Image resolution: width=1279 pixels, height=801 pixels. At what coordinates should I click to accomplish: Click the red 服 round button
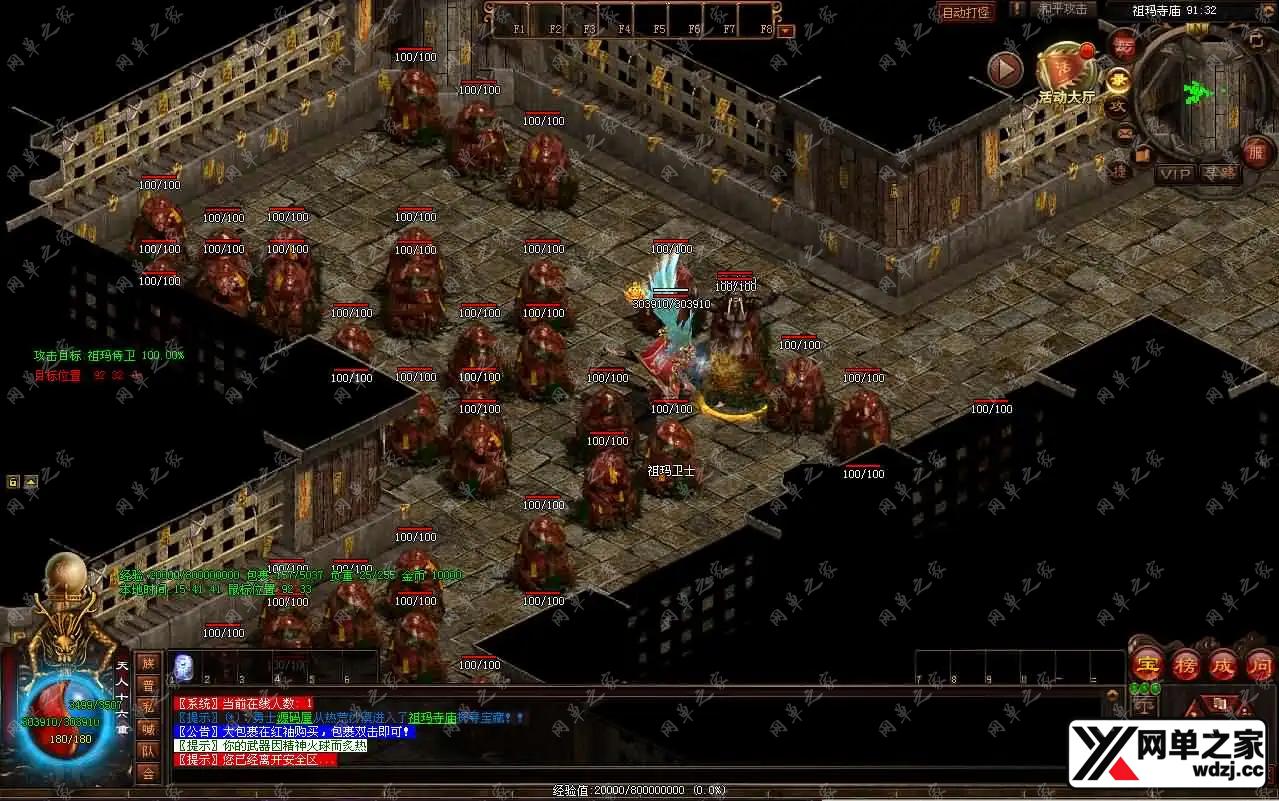(x=1257, y=153)
